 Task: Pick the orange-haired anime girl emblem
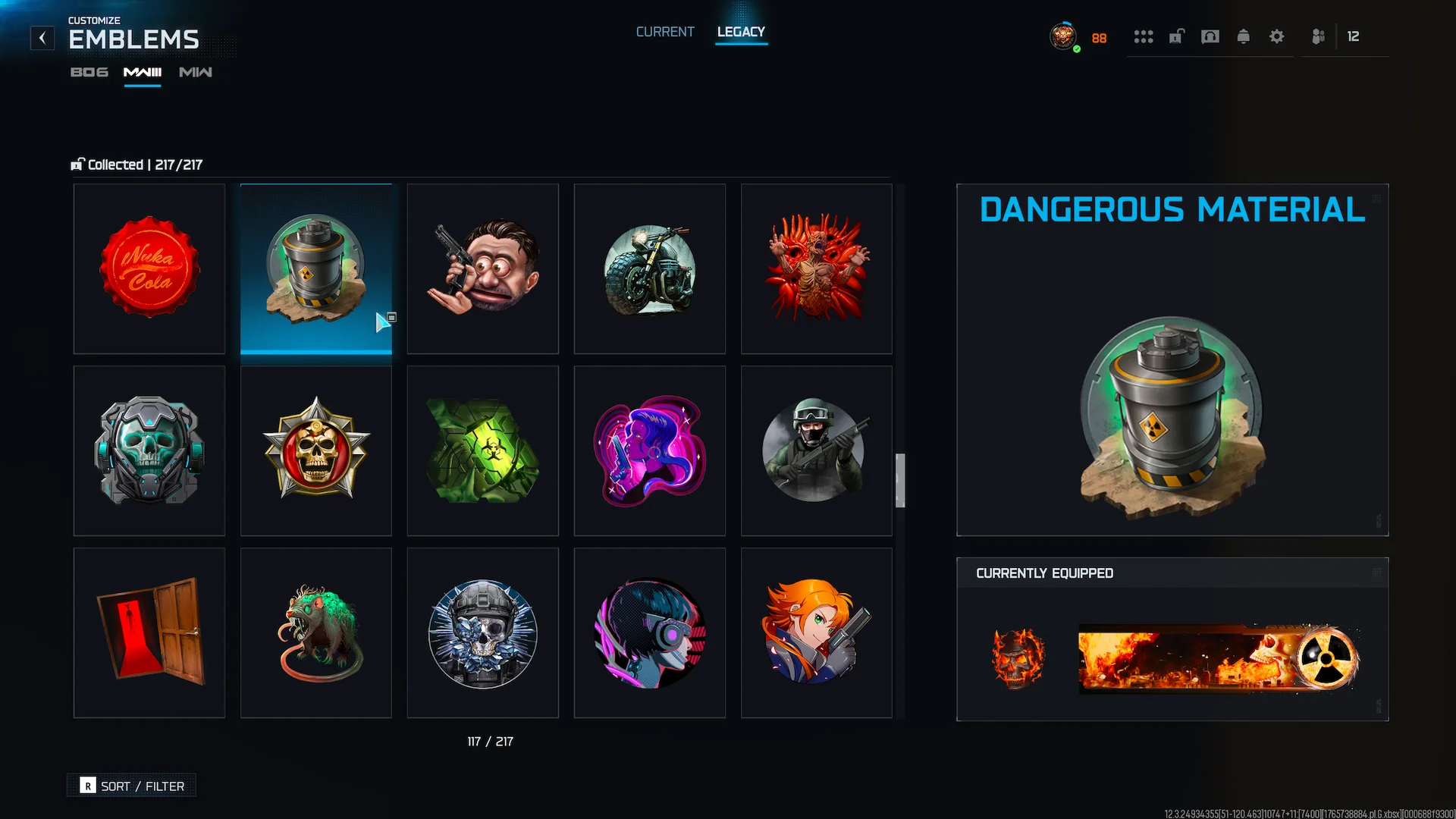(x=817, y=632)
